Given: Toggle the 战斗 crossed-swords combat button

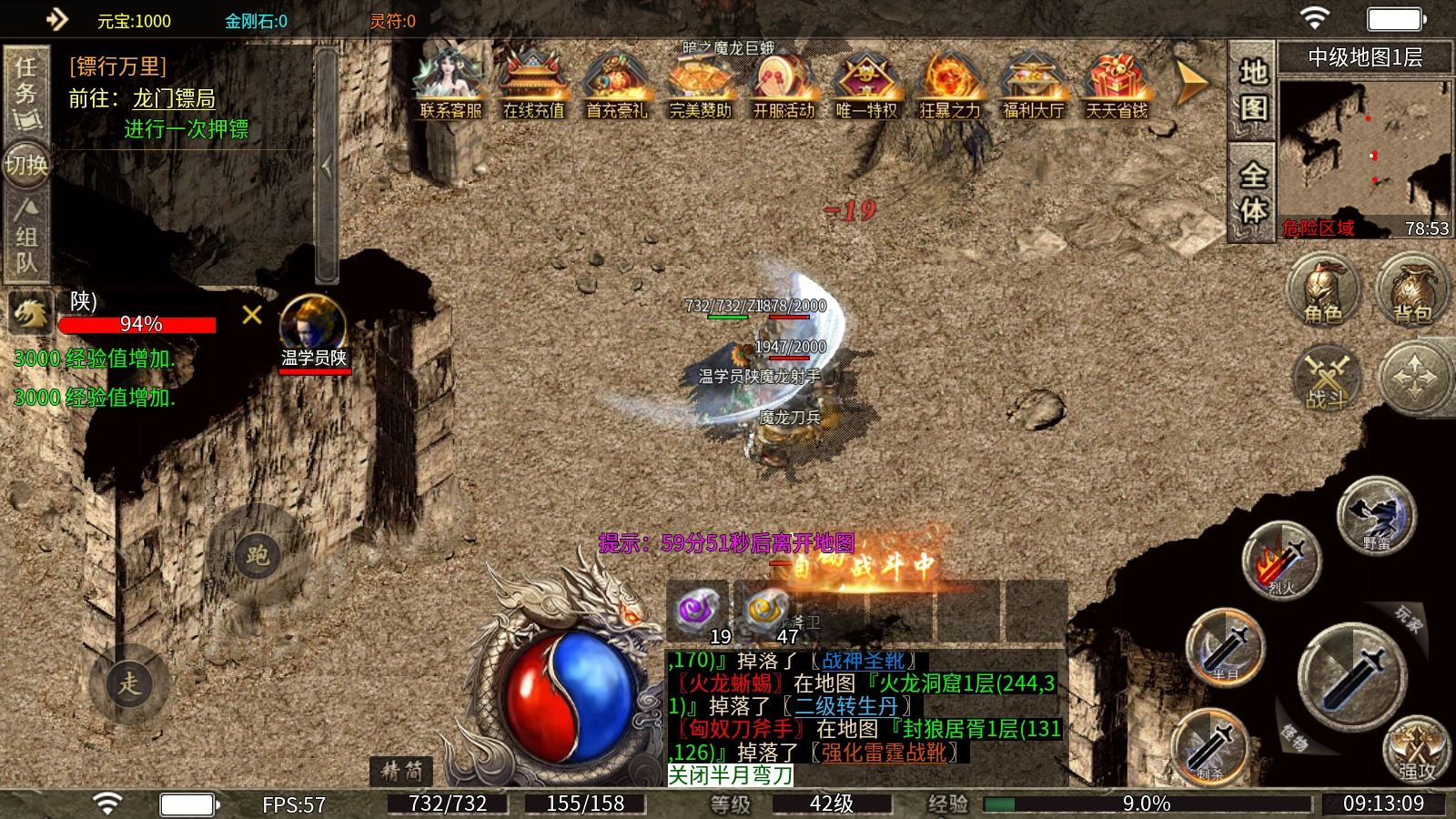Looking at the screenshot, I should [1327, 378].
